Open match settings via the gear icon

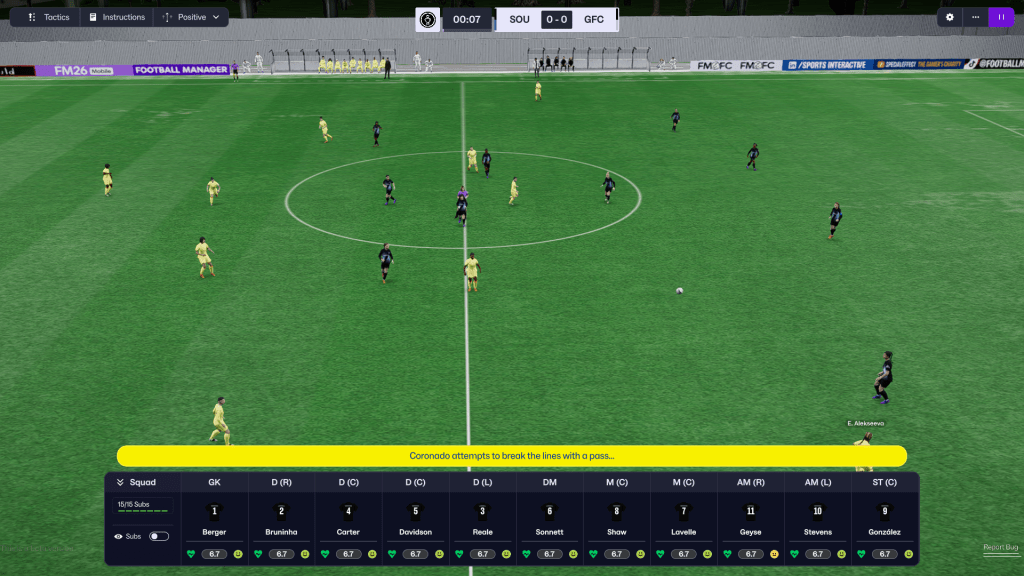(x=950, y=17)
